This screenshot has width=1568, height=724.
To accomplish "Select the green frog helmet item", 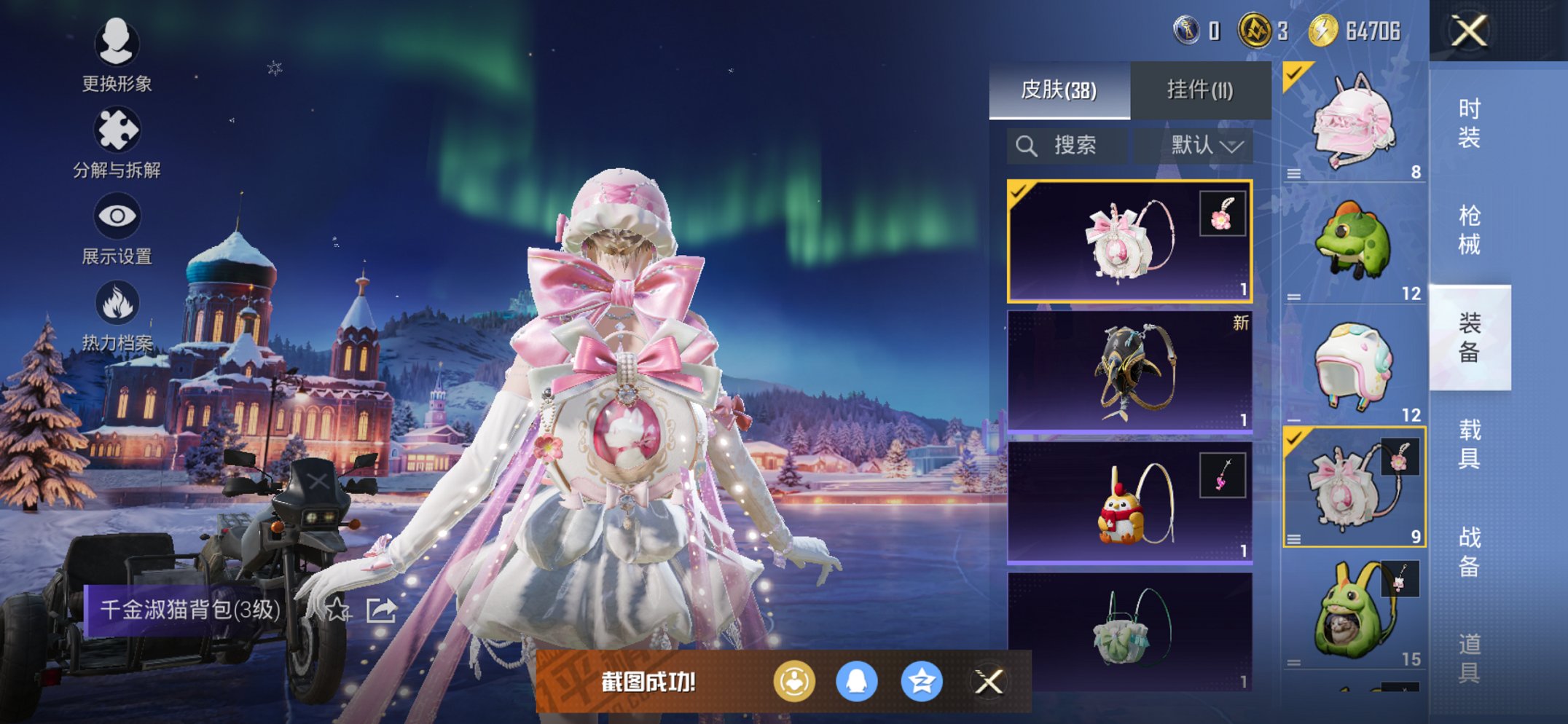I will point(1354,244).
